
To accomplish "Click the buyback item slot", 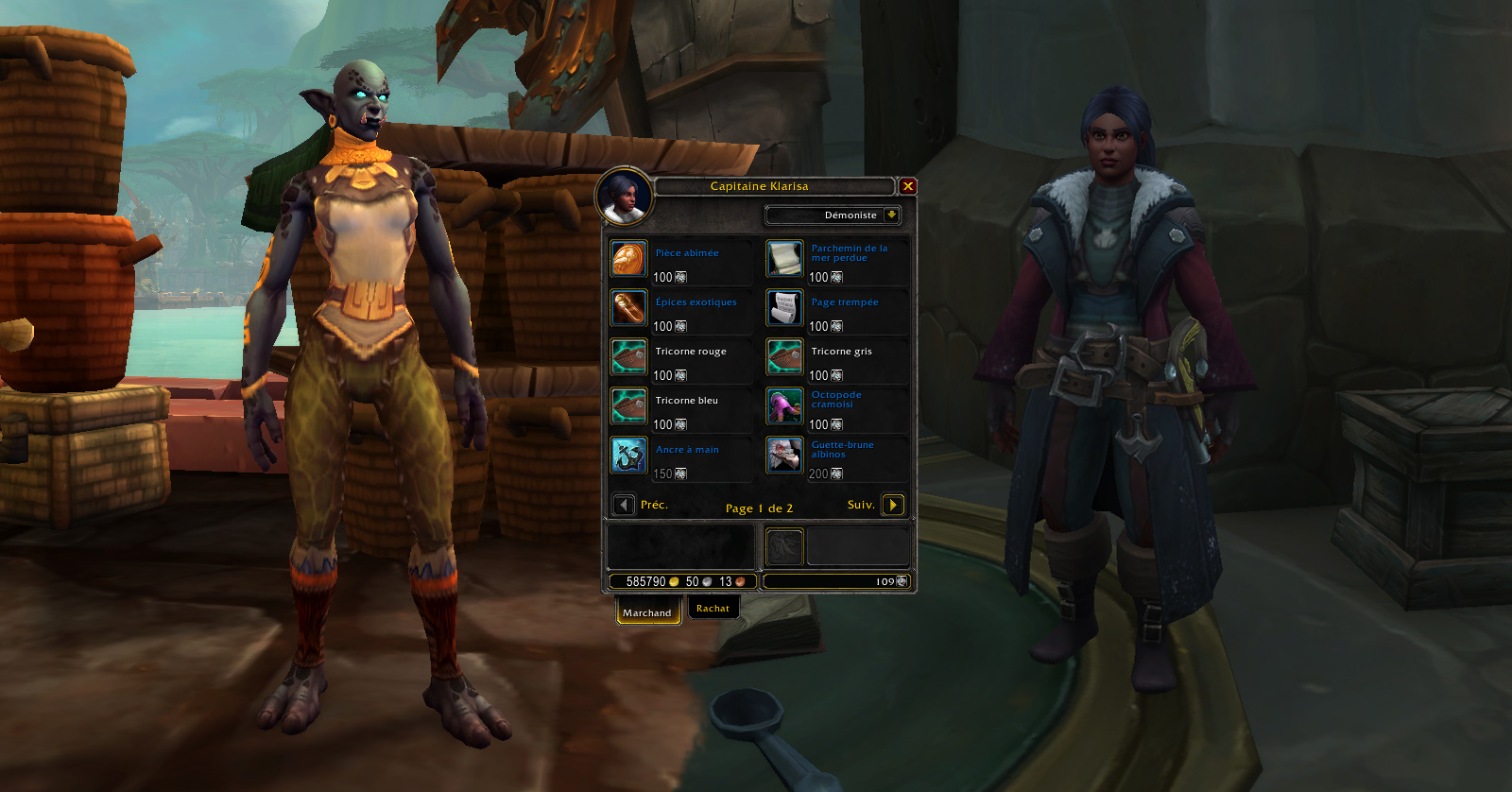I will click(784, 547).
